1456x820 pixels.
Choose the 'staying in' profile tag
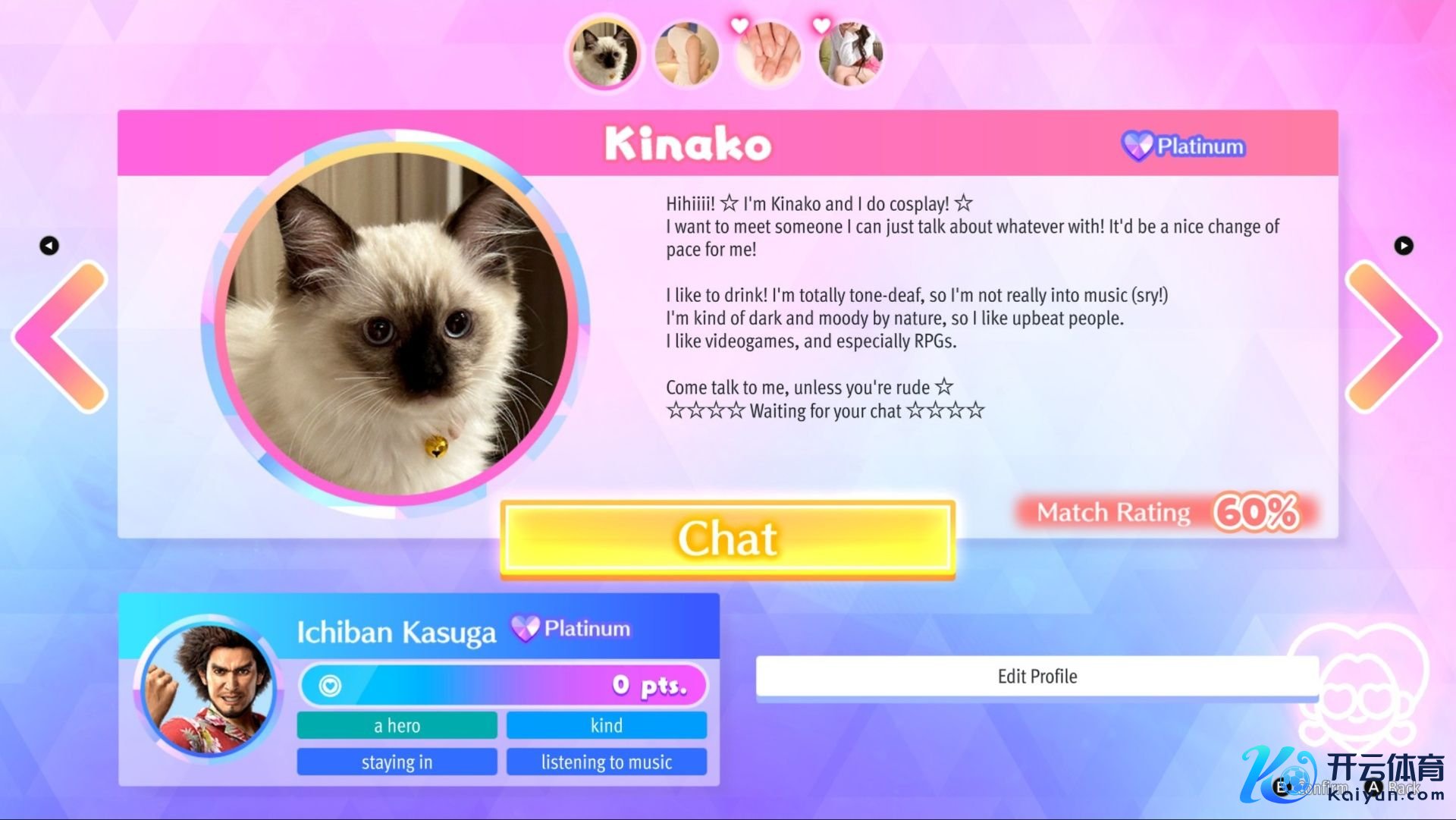pyautogui.click(x=397, y=762)
